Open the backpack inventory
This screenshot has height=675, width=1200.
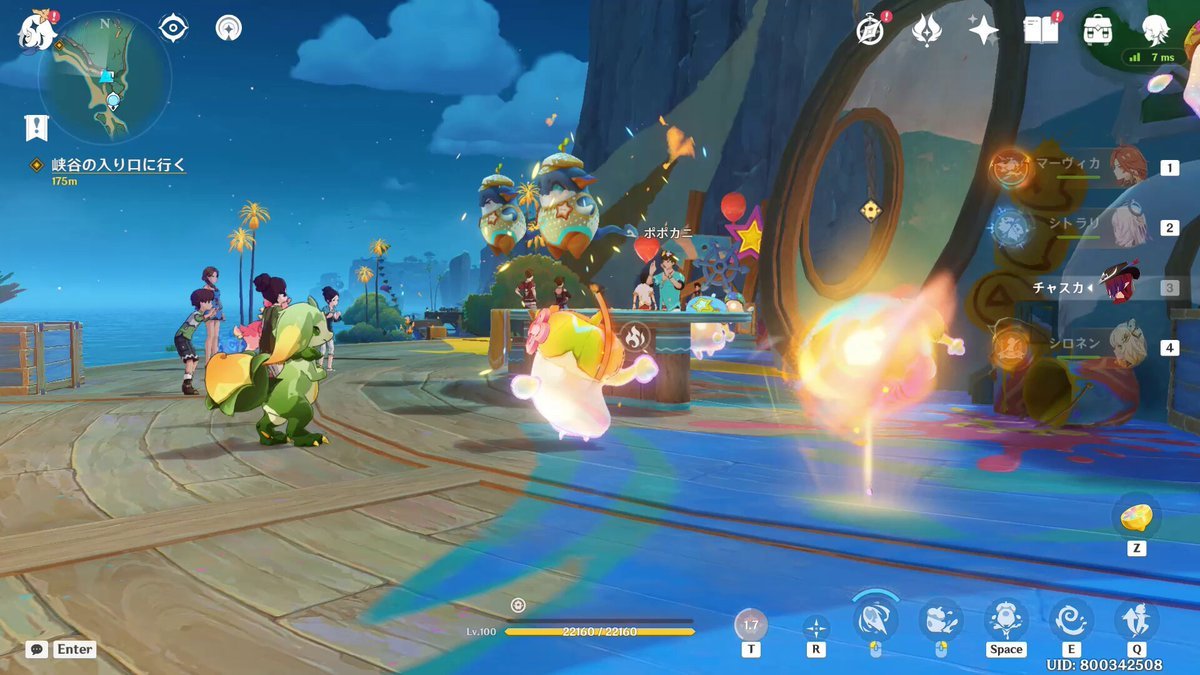pyautogui.click(x=1098, y=30)
